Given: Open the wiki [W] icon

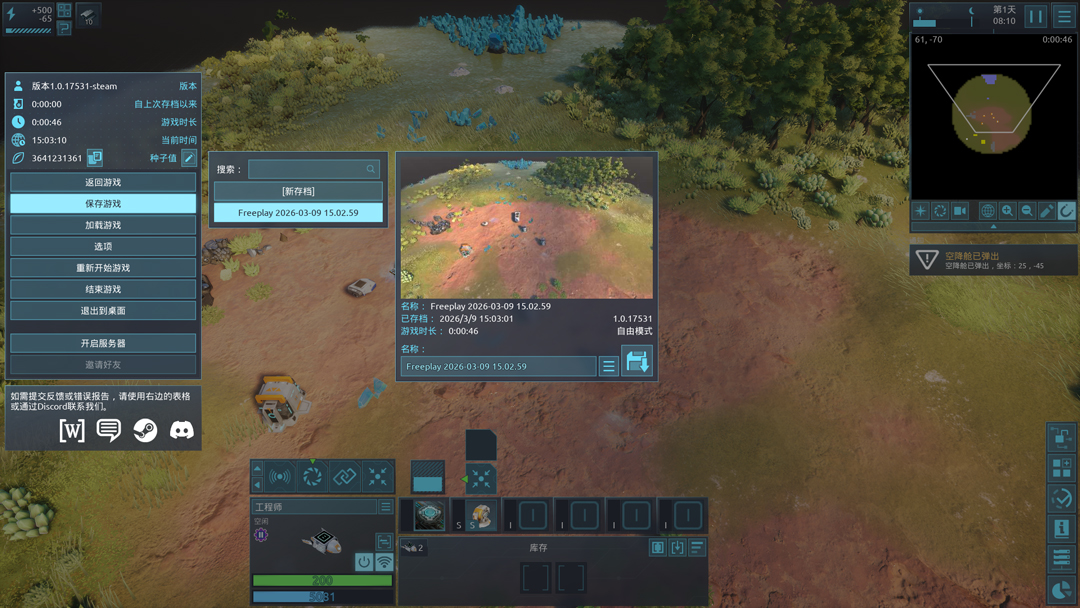Looking at the screenshot, I should point(72,430).
